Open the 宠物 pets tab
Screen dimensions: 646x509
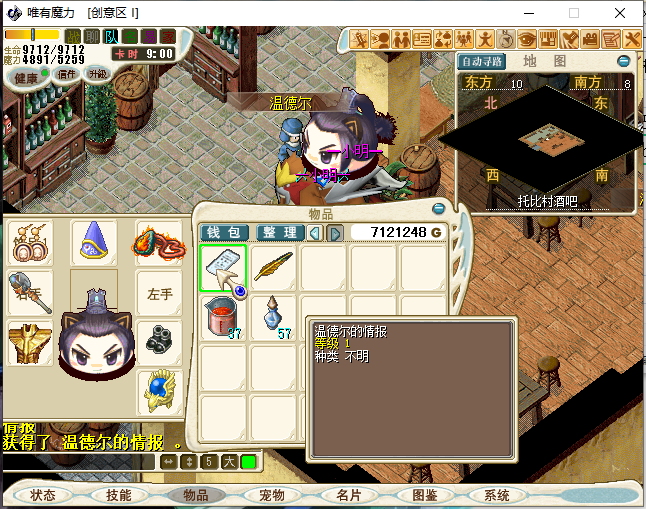click(272, 495)
